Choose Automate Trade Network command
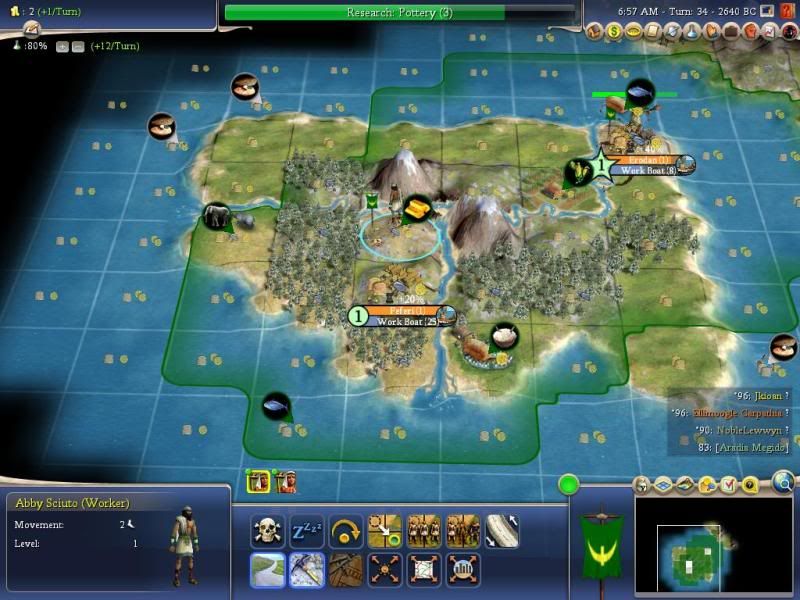 (423, 570)
